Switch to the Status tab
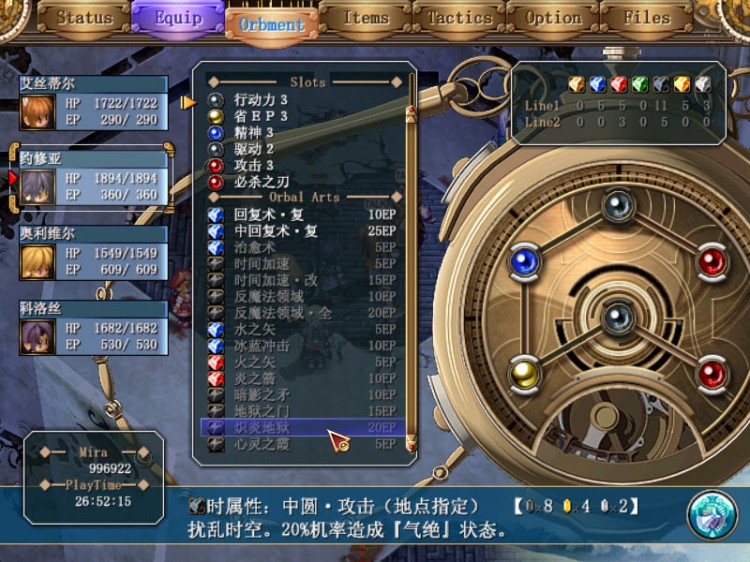Viewport: 750px width, 562px height. [x=84, y=18]
